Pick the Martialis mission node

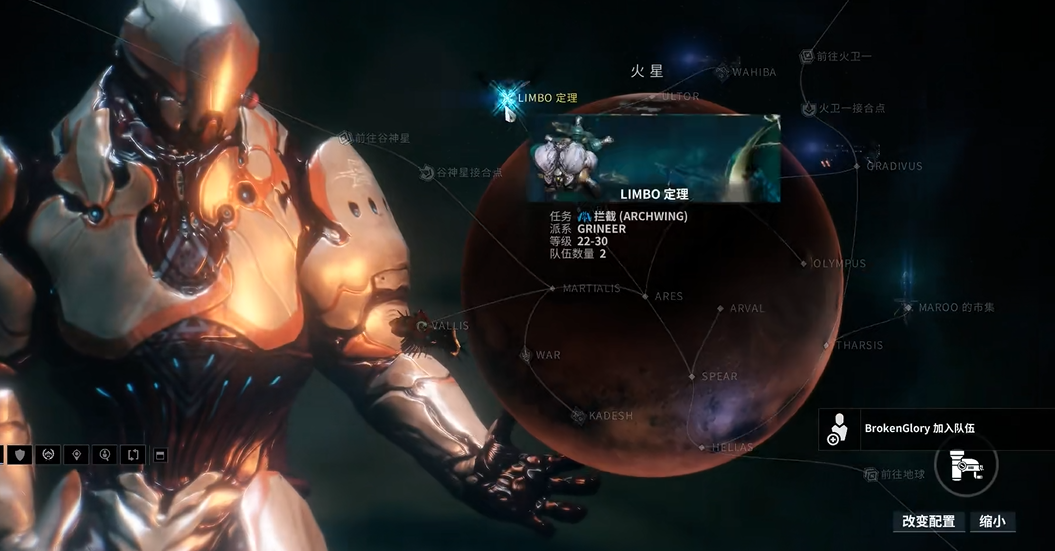[x=552, y=288]
